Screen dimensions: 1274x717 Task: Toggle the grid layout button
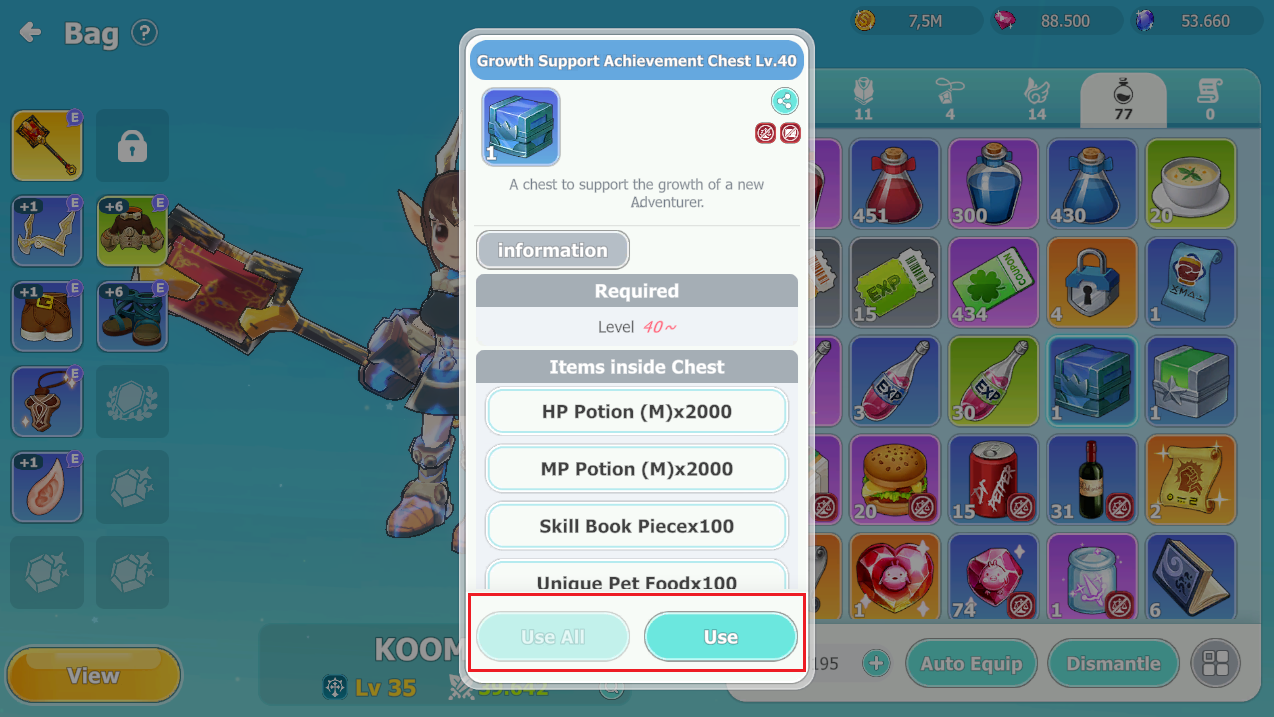click(1216, 664)
